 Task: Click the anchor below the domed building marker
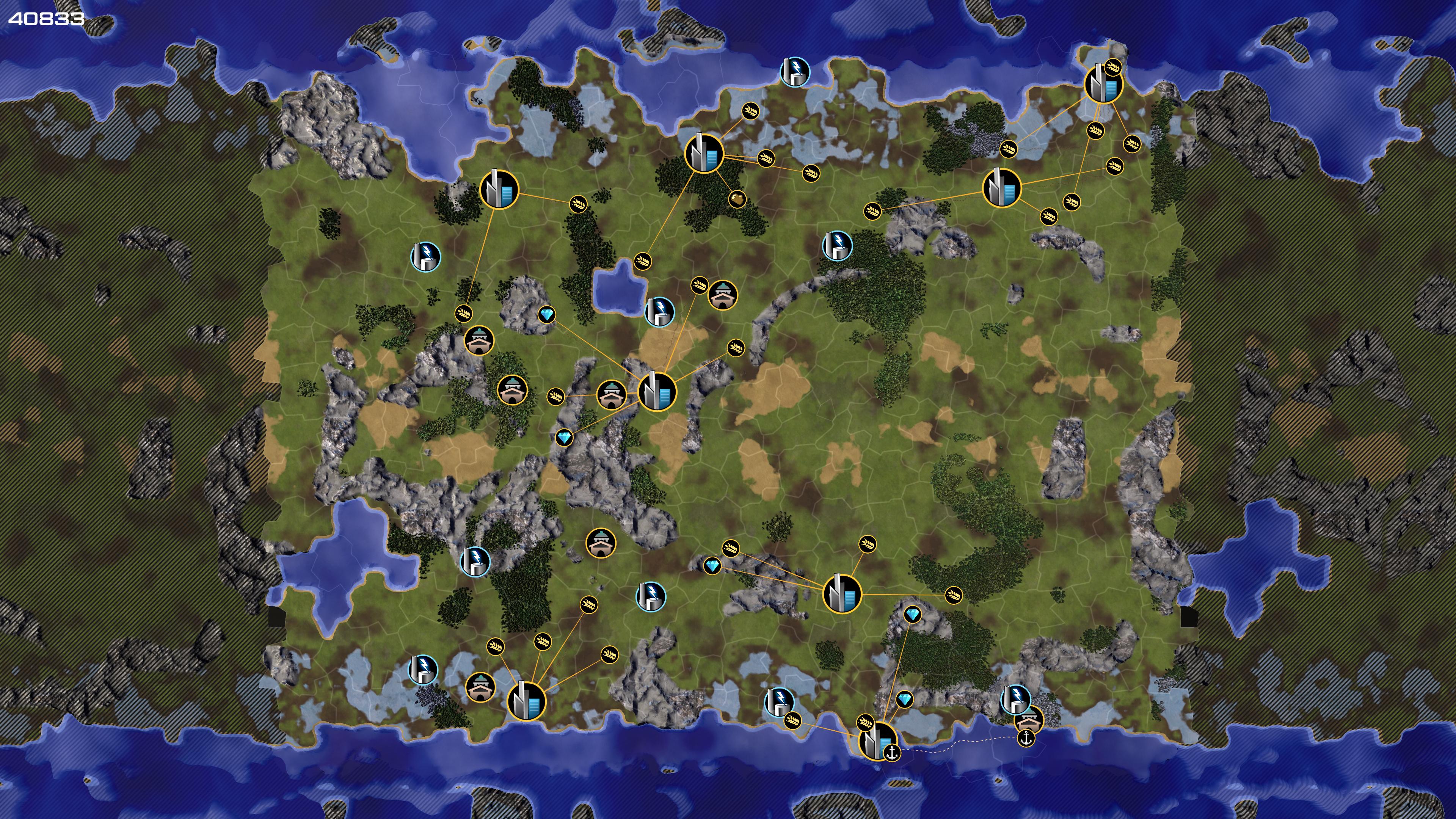coord(1025,737)
